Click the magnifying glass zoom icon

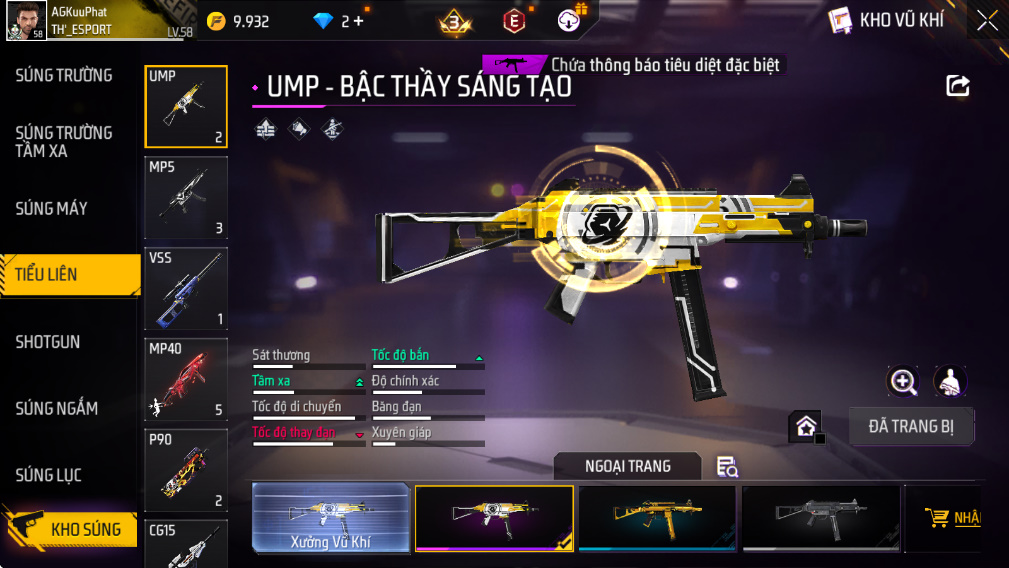(x=903, y=381)
